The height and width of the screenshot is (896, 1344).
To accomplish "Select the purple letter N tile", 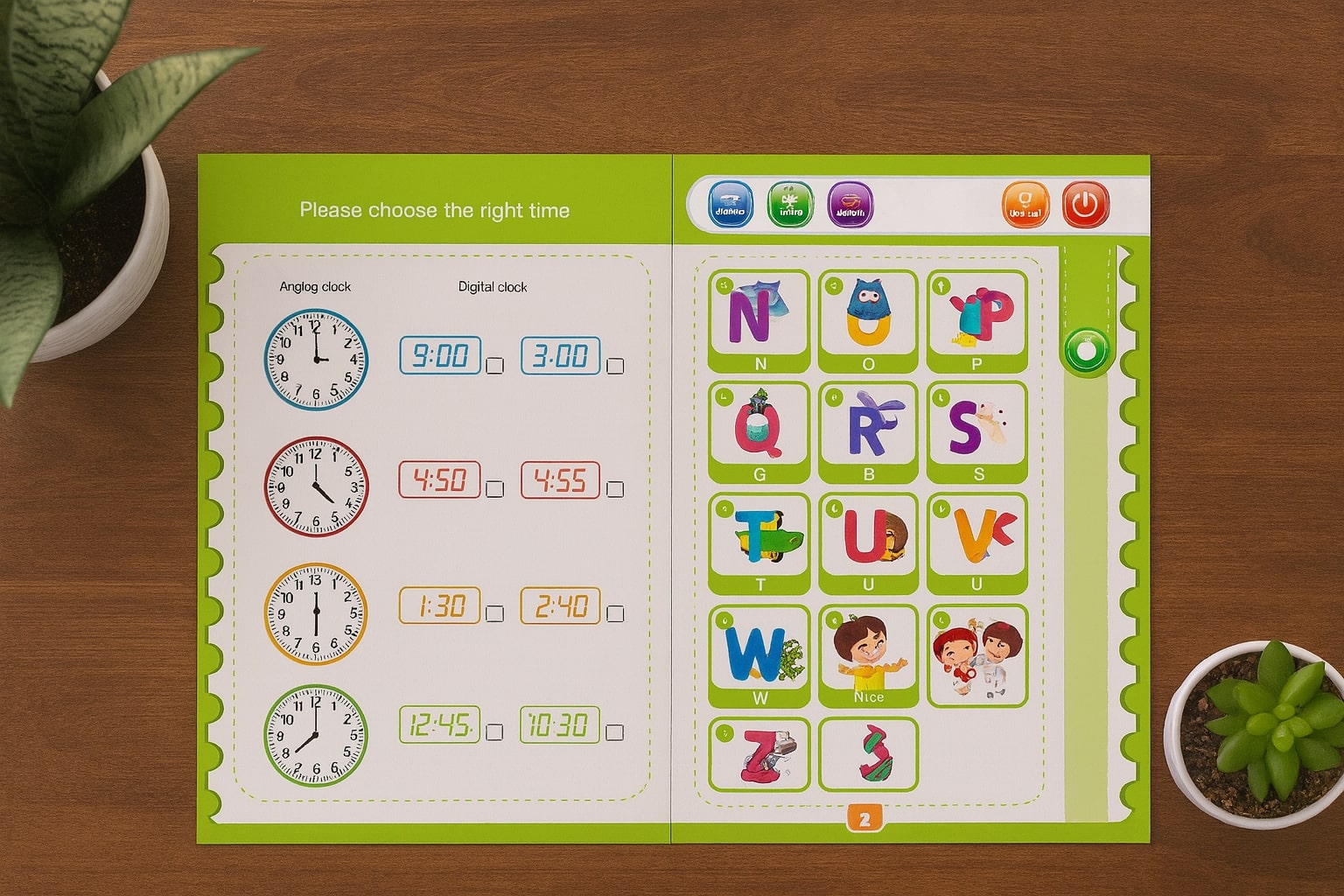I will click(759, 320).
